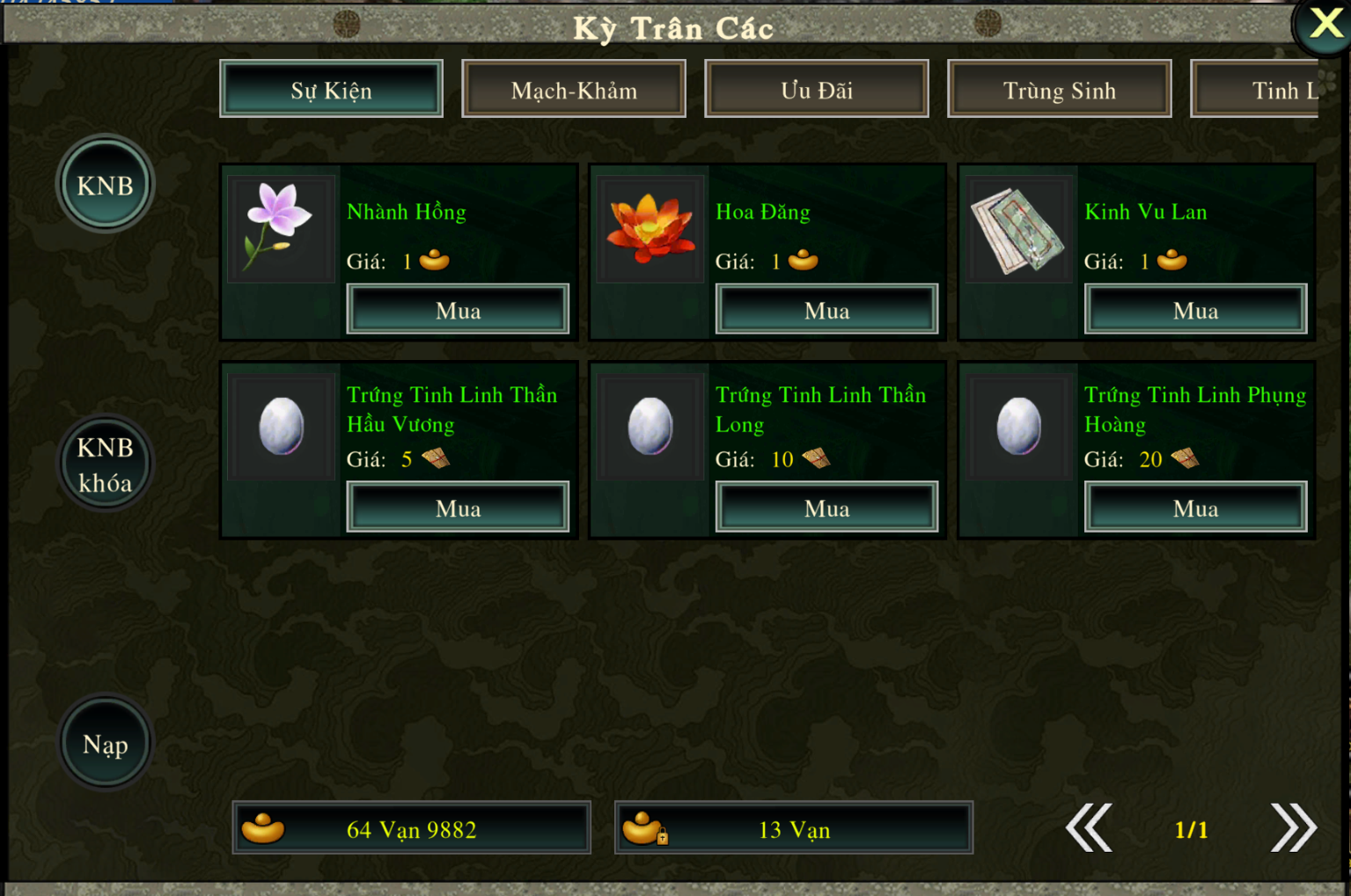Screen dimensions: 1351x896
Task: Buy the Hoa Đăng lantern
Action: coord(826,310)
